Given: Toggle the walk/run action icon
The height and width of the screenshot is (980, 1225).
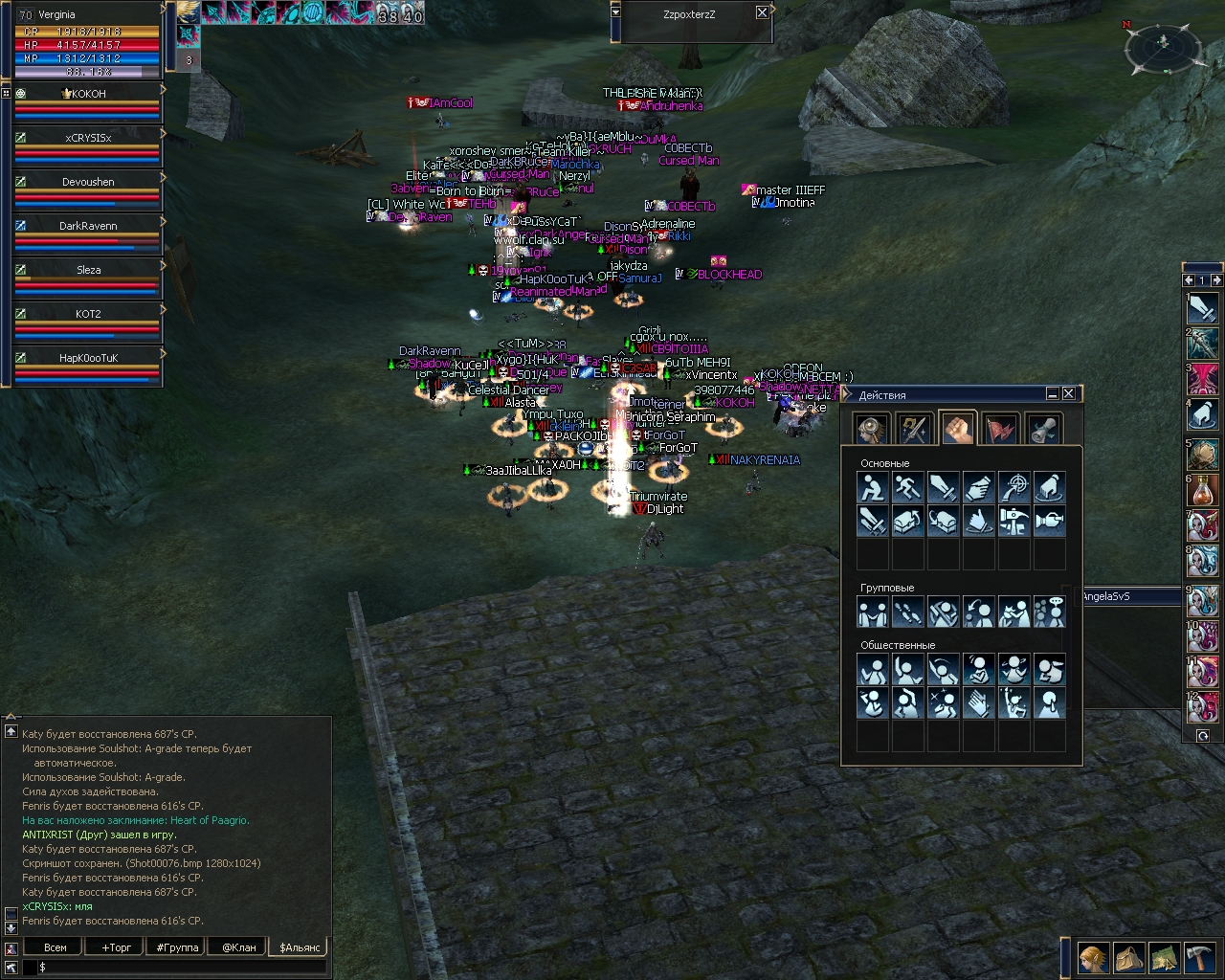Looking at the screenshot, I should click(x=907, y=487).
